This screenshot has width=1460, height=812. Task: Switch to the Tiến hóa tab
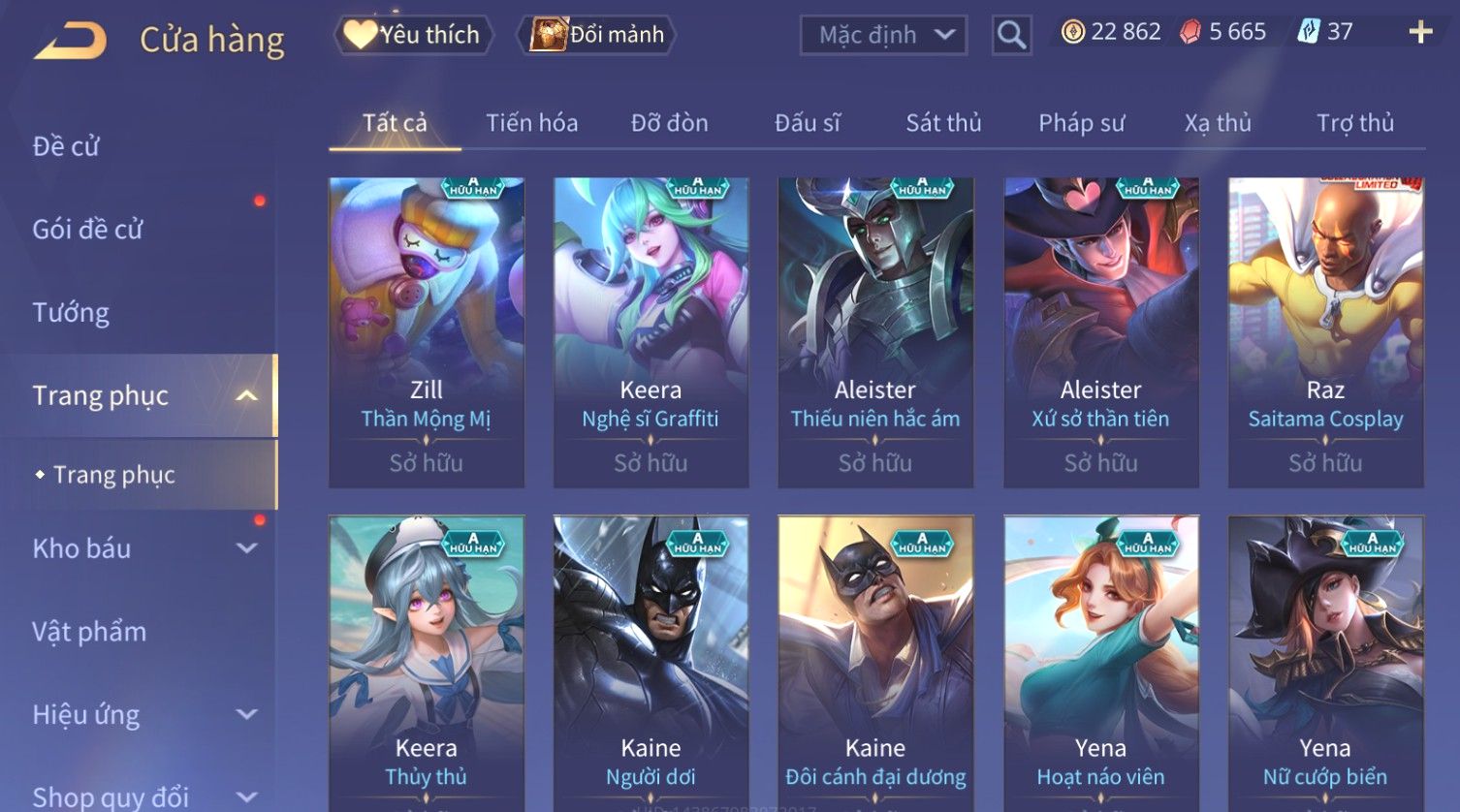coord(531,123)
